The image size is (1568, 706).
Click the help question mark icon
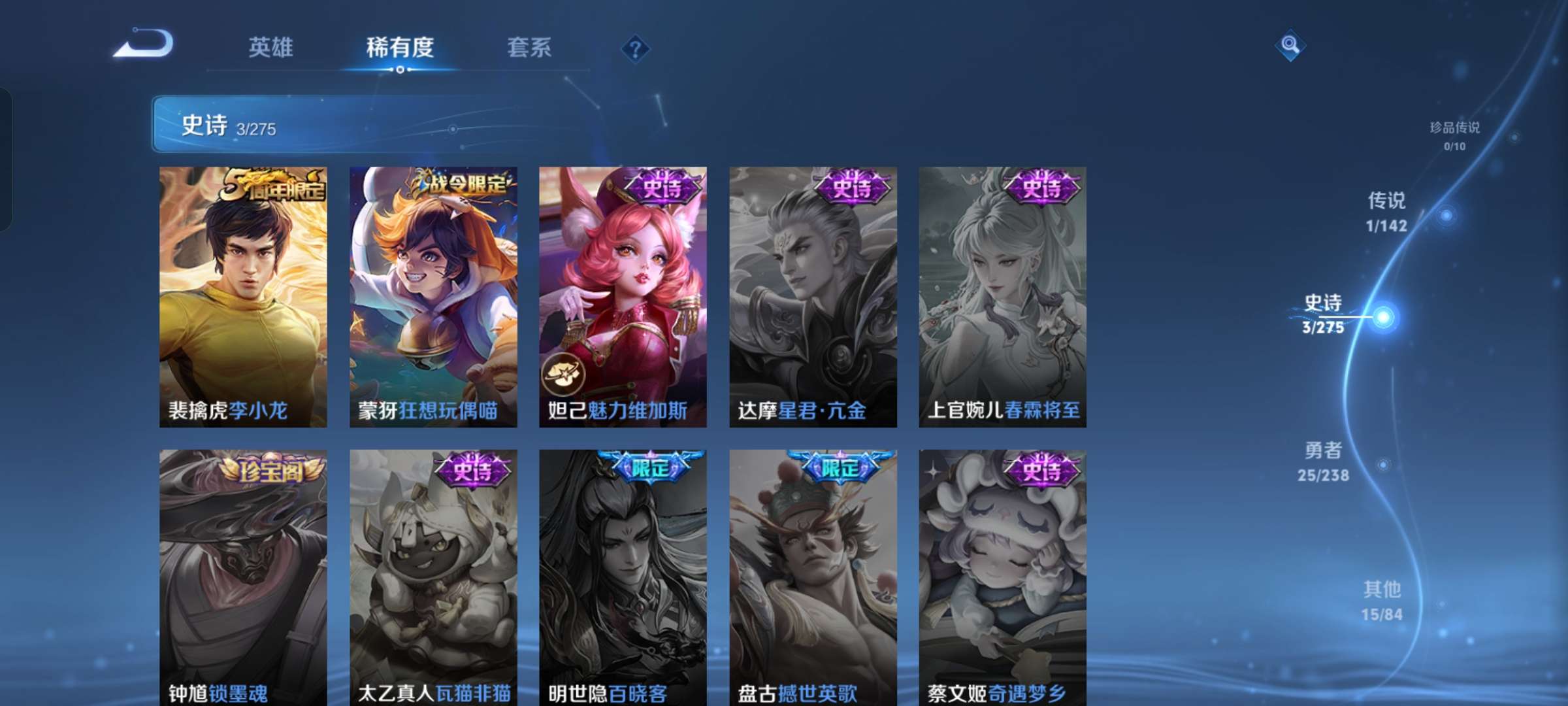(x=636, y=48)
